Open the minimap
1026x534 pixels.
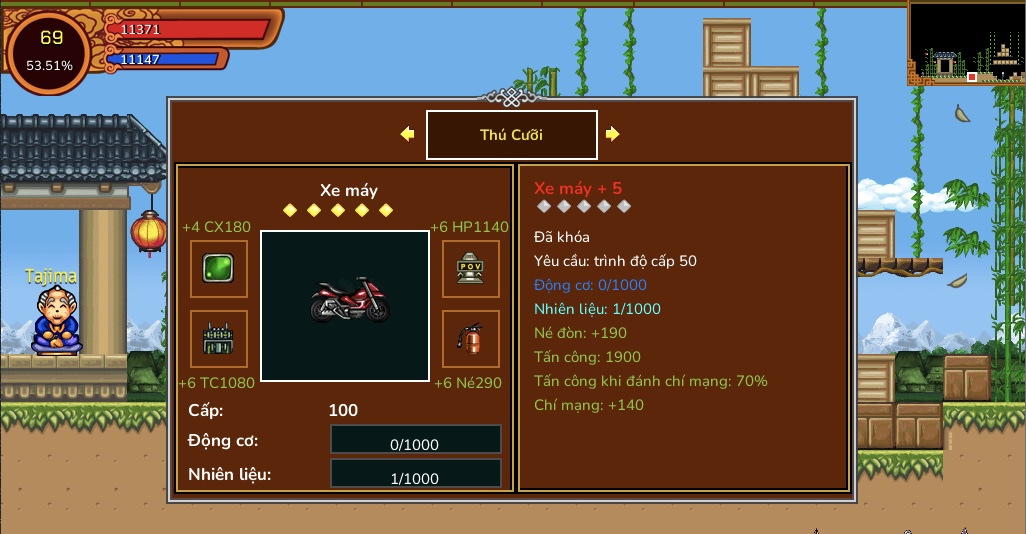coord(966,43)
